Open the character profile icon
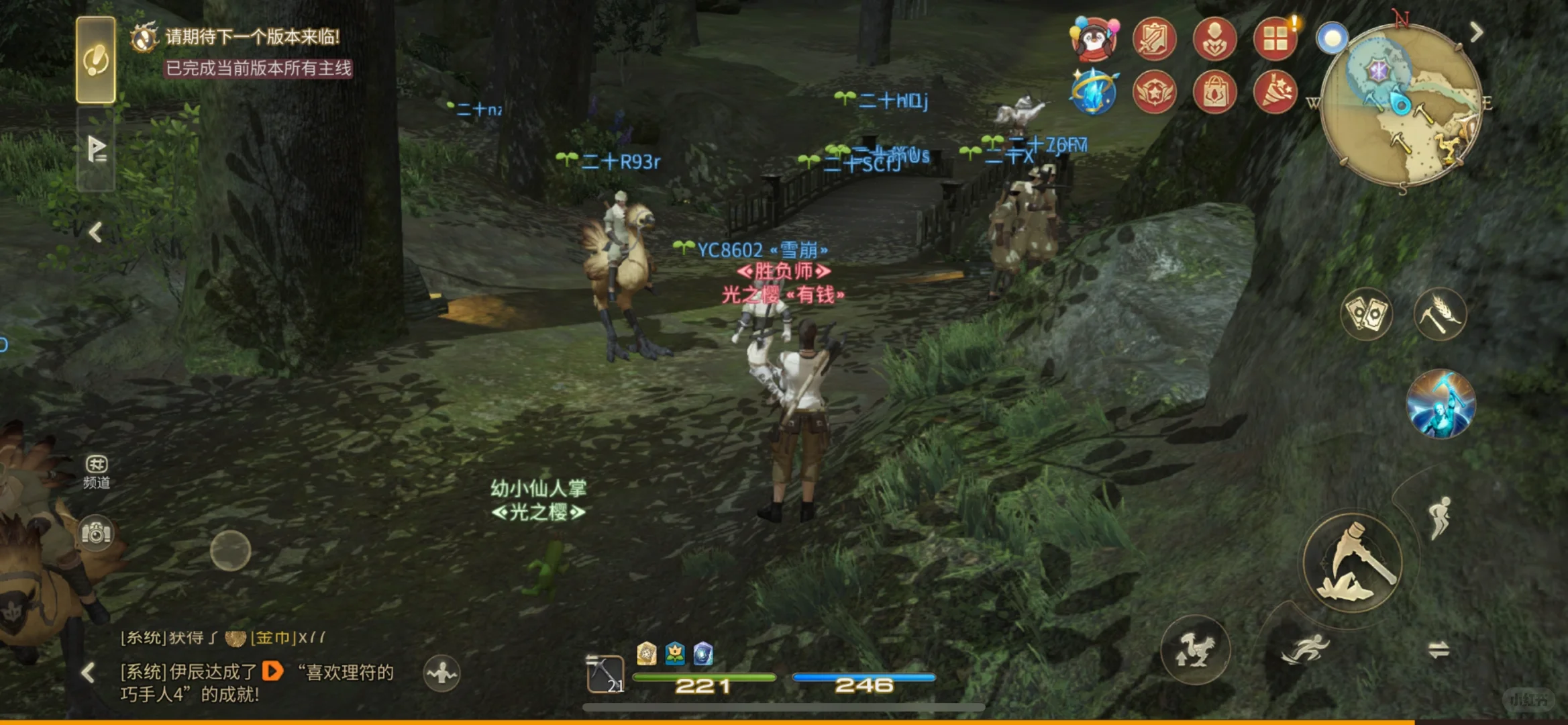Image resolution: width=1568 pixels, height=725 pixels. click(1215, 40)
